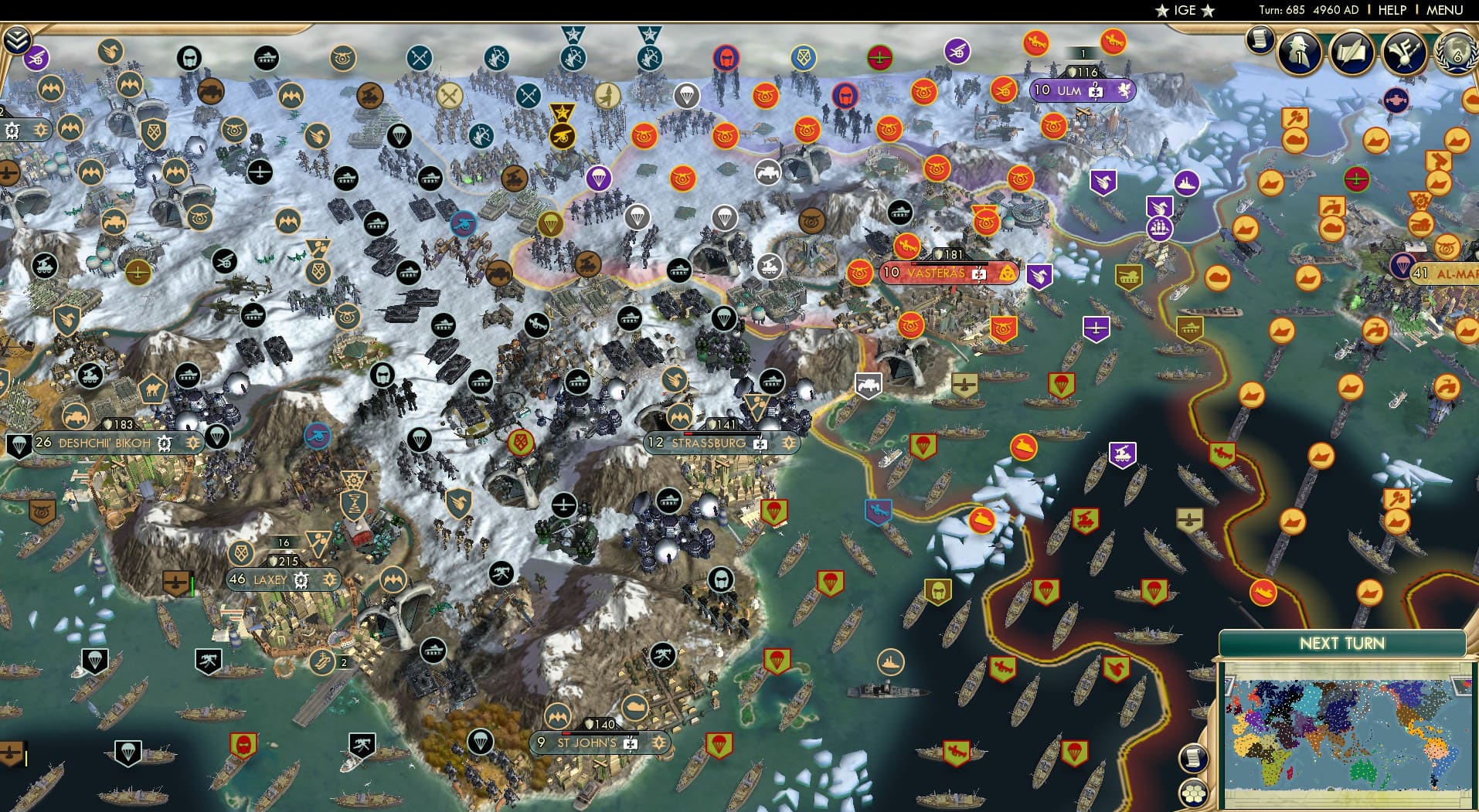Click the economic overview scroll icon near minimap
The width and height of the screenshot is (1479, 812).
(x=1194, y=758)
